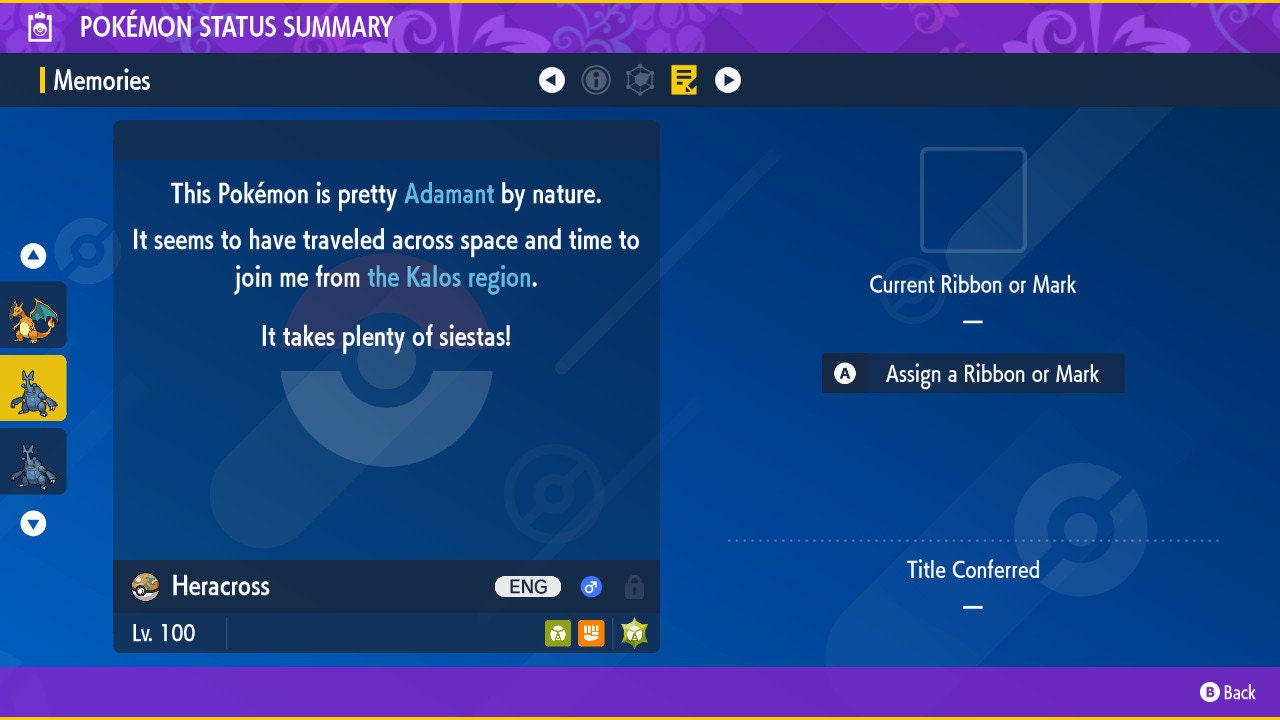Screen dimensions: 1280x720
Task: Go Back from the summary screen
Action: (x=1228, y=692)
